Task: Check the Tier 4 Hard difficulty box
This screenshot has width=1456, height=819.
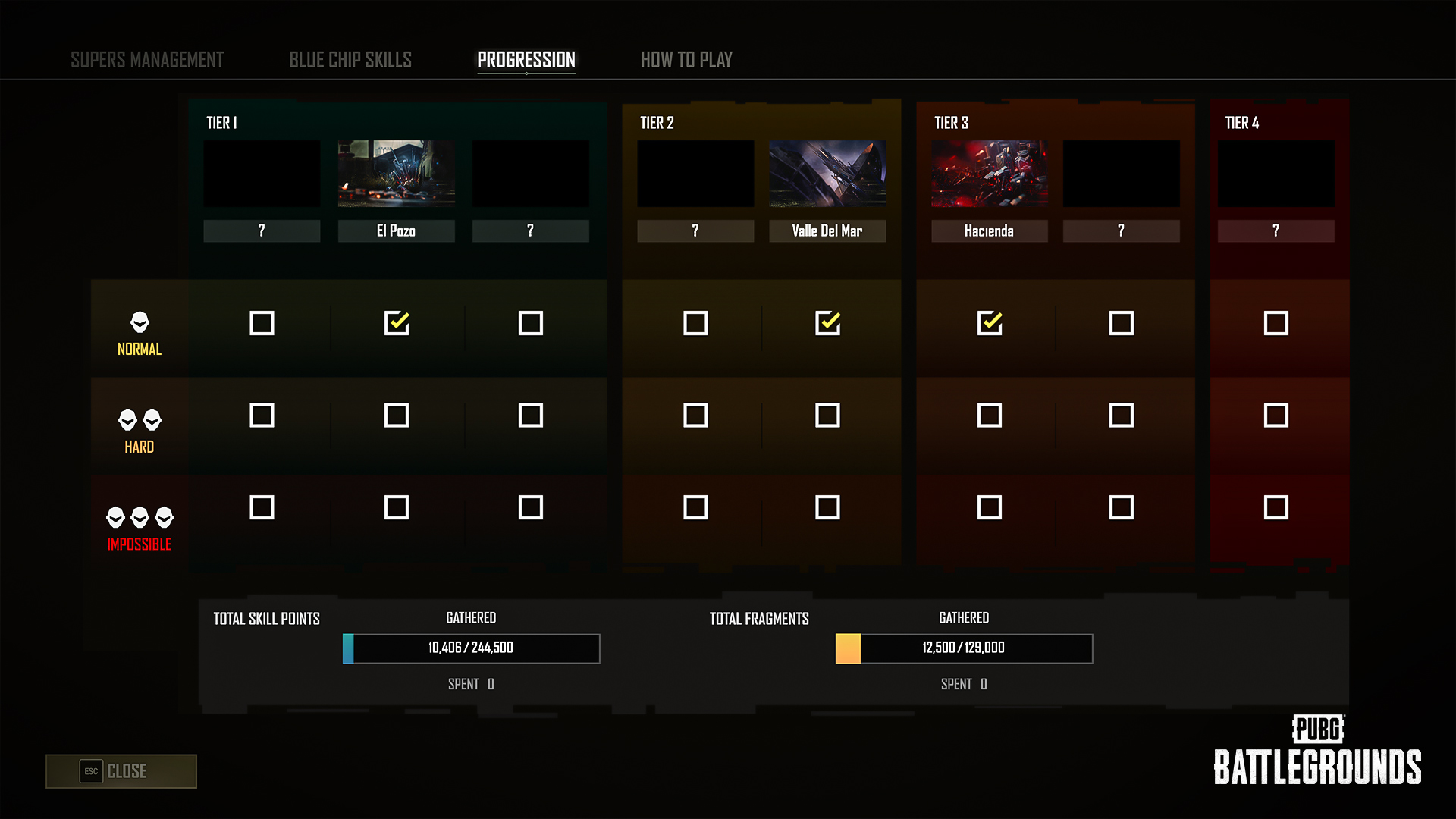Action: (x=1276, y=416)
